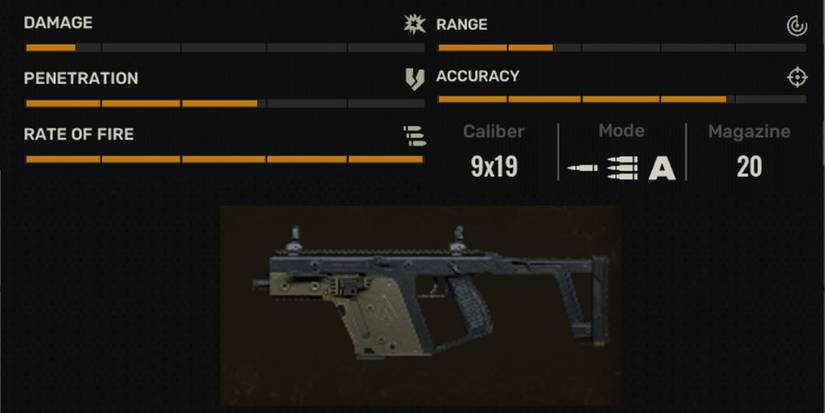
Task: Click the penetration broken shield icon
Action: 414,79
